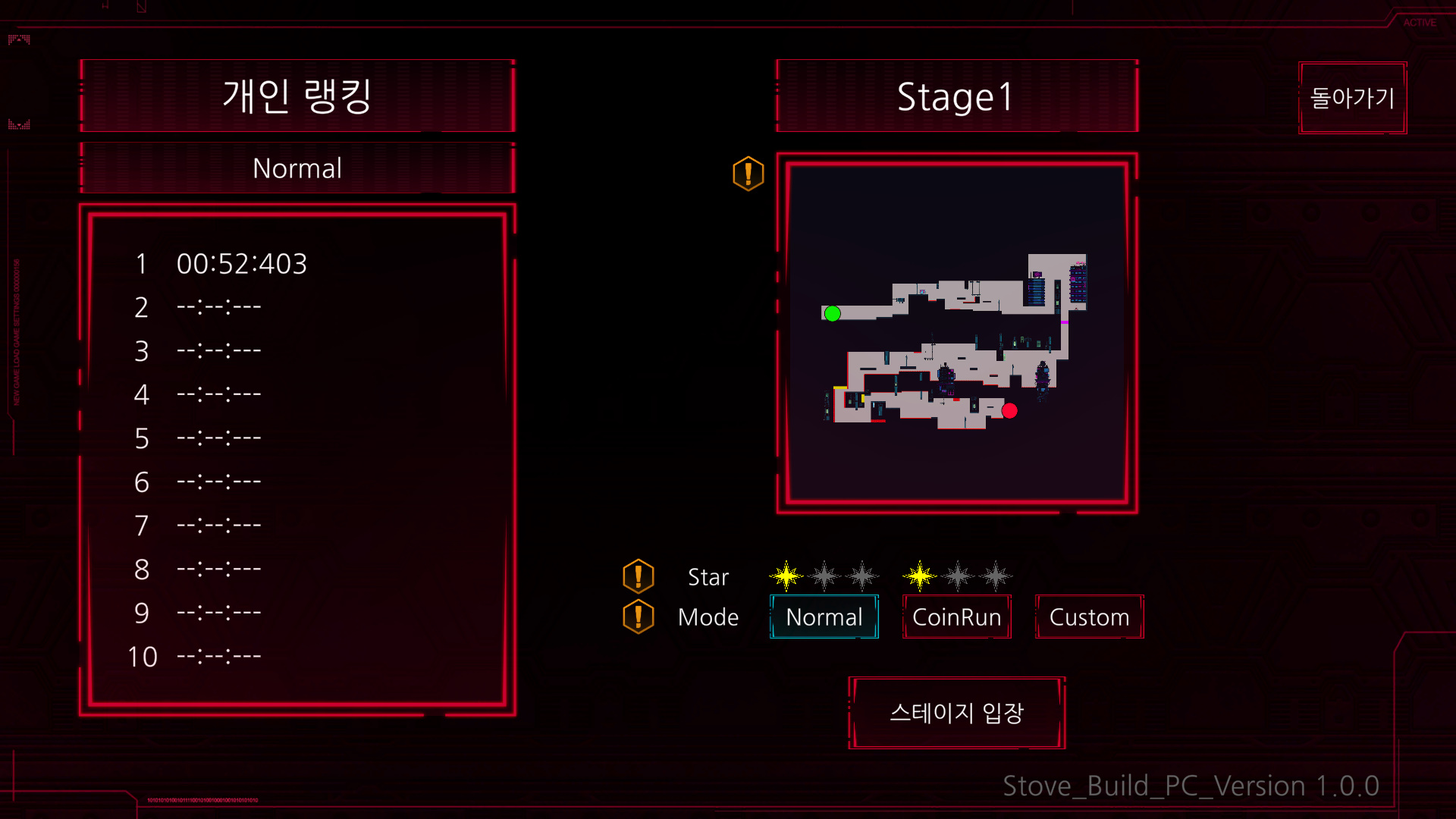Viewport: 1456px width, 819px height.
Task: Click the yellow star in the second star group
Action: click(x=919, y=575)
